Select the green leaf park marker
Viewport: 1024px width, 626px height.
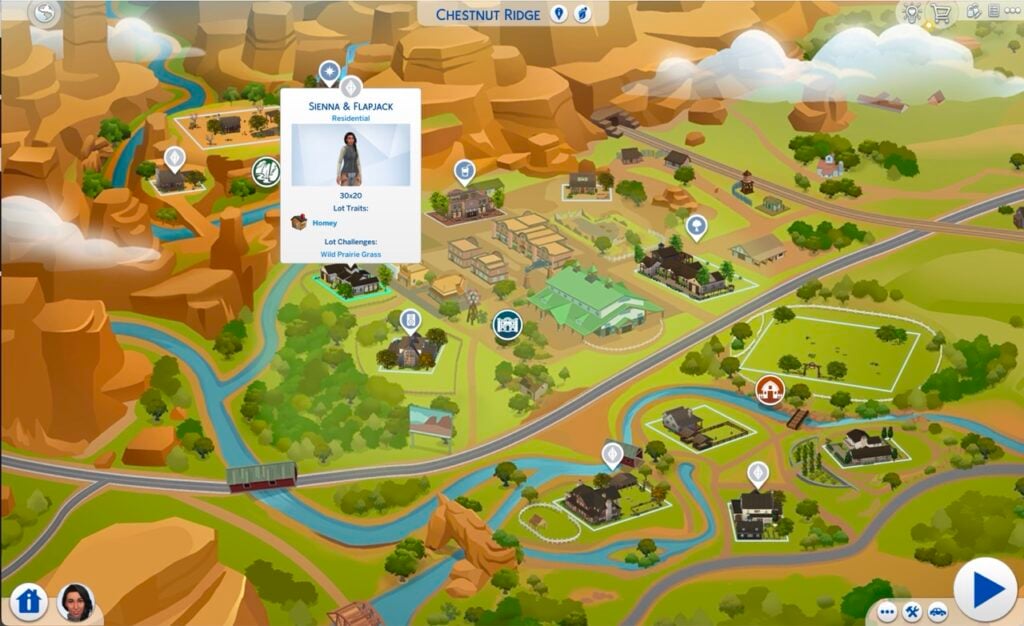266,172
